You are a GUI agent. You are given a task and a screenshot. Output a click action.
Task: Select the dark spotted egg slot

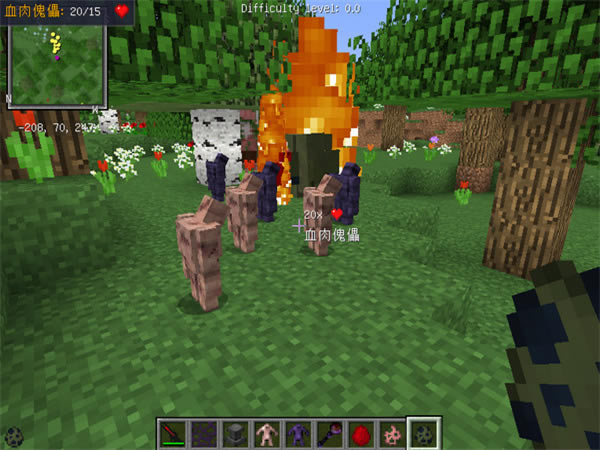click(423, 434)
